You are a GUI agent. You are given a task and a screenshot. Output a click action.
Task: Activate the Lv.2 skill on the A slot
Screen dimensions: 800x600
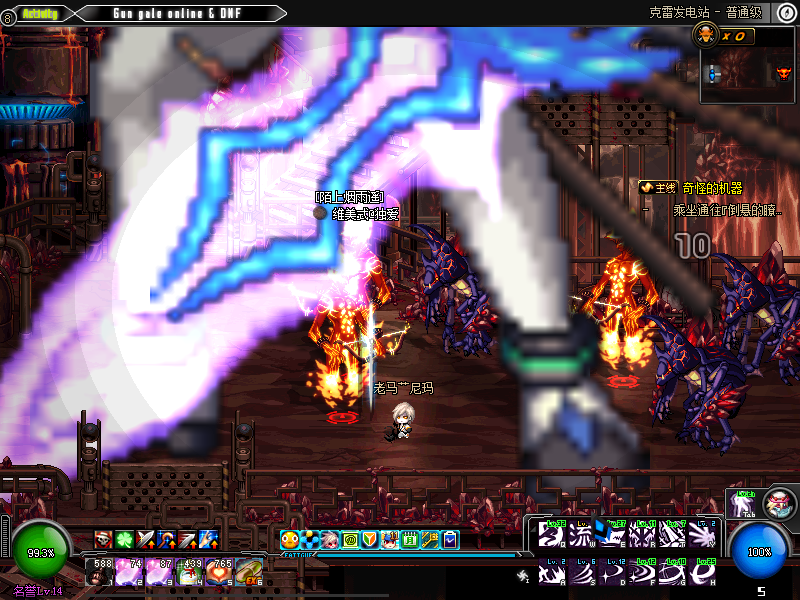[x=552, y=573]
